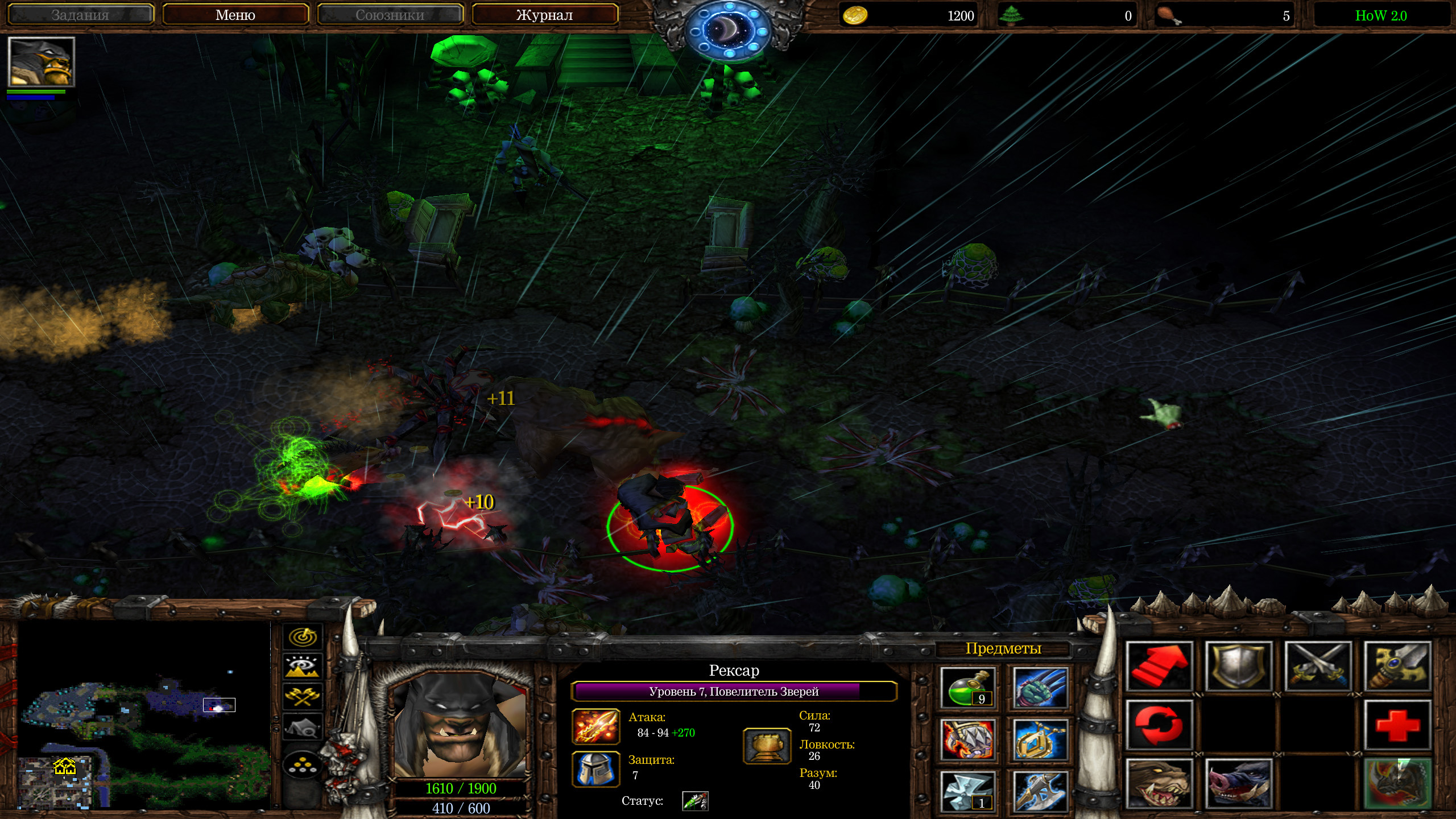
Task: Open the formation toggle button
Action: pos(303,766)
